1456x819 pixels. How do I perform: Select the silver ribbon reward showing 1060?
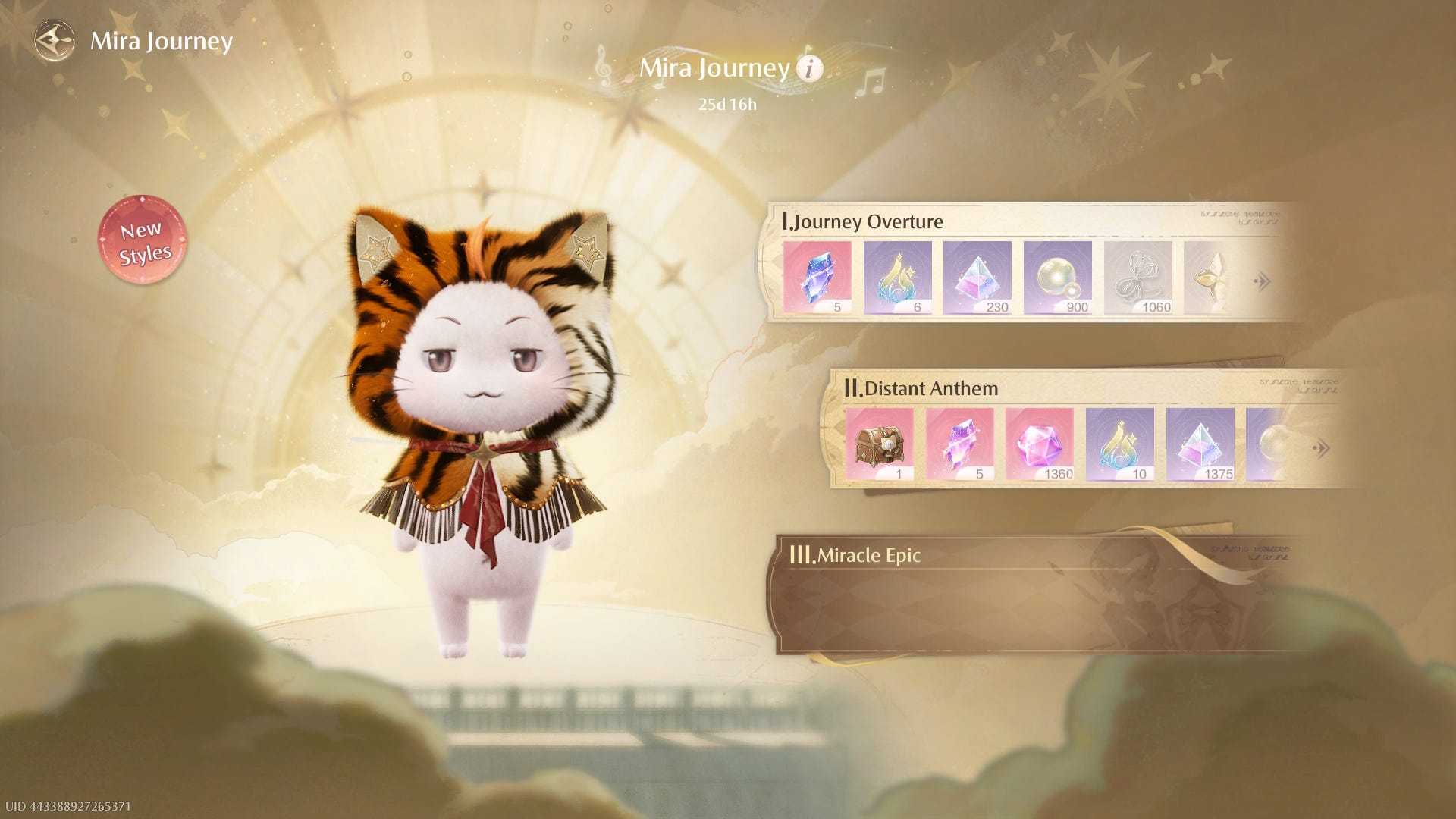click(x=1137, y=278)
